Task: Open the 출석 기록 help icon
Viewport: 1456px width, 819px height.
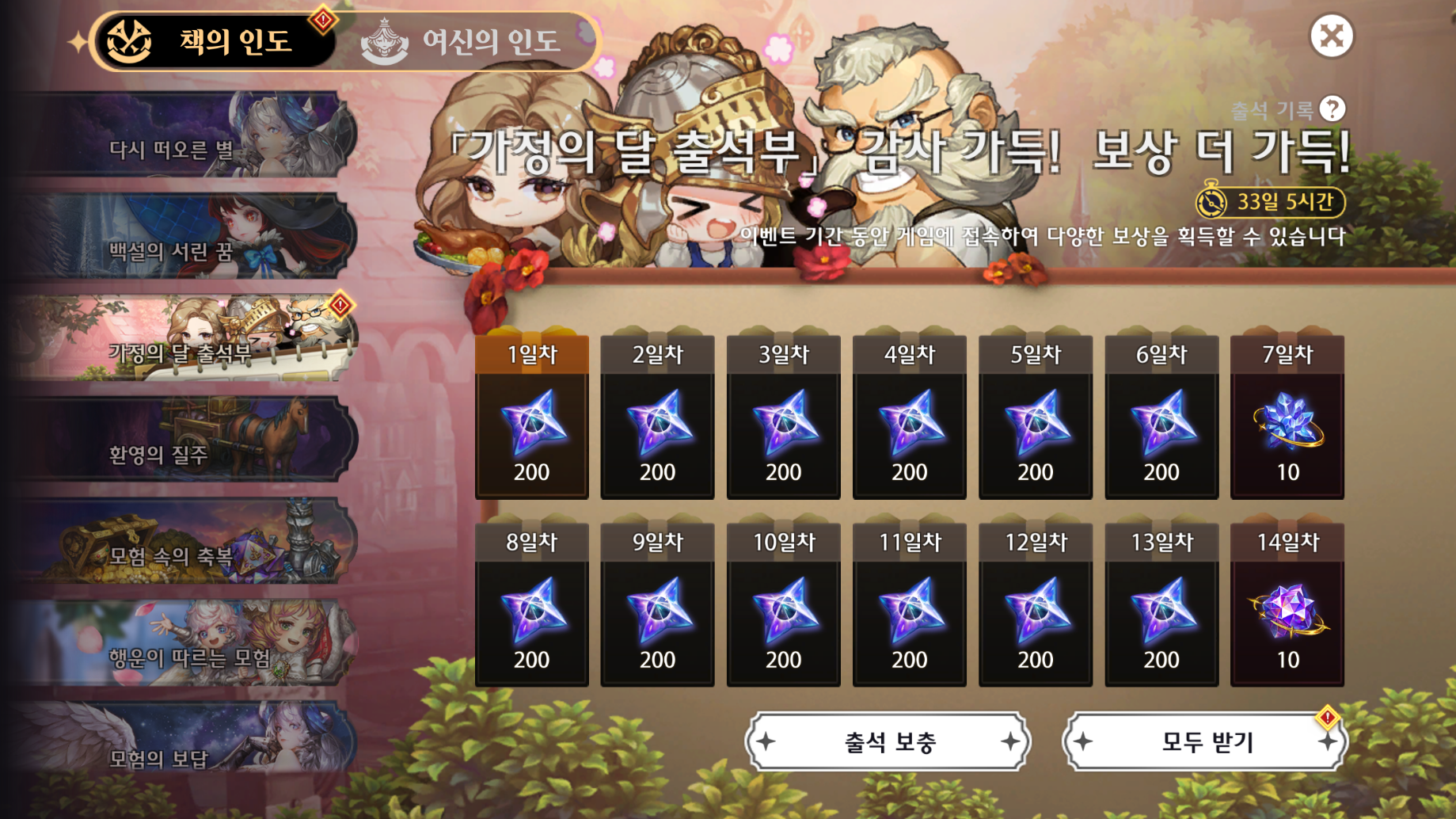Action: (x=1332, y=109)
